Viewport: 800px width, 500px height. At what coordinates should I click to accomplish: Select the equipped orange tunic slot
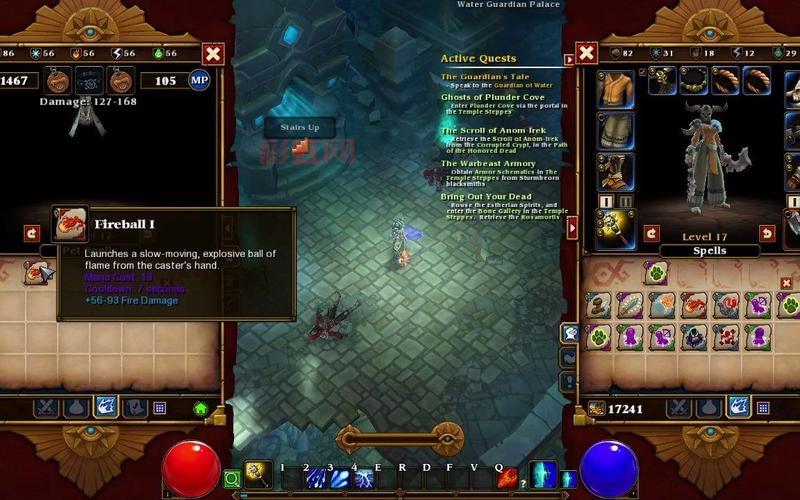(615, 90)
